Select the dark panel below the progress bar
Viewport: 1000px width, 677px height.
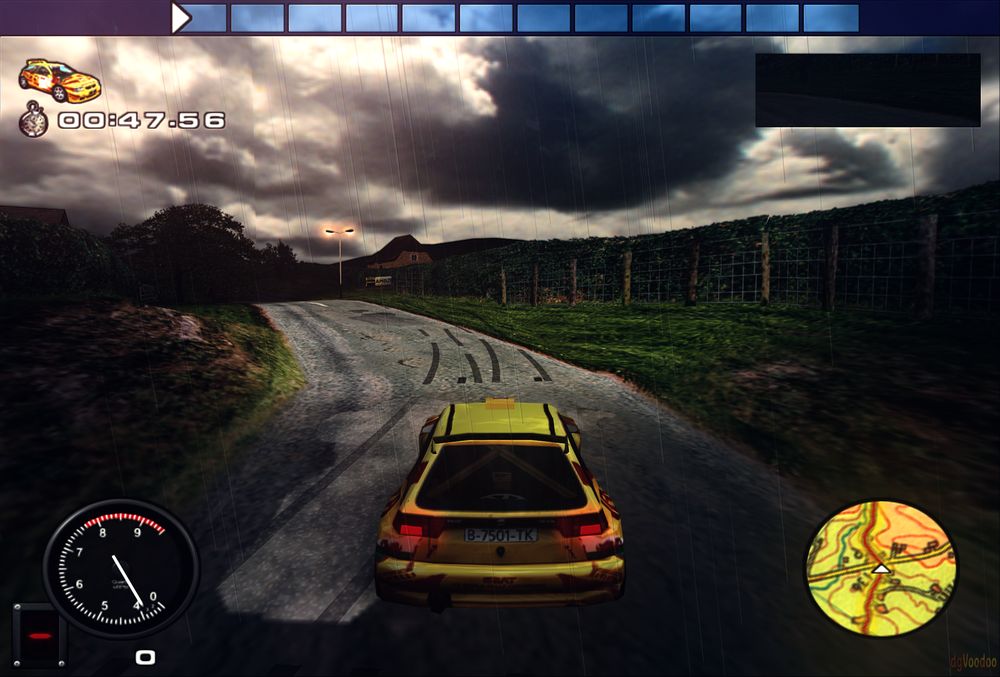(867, 90)
